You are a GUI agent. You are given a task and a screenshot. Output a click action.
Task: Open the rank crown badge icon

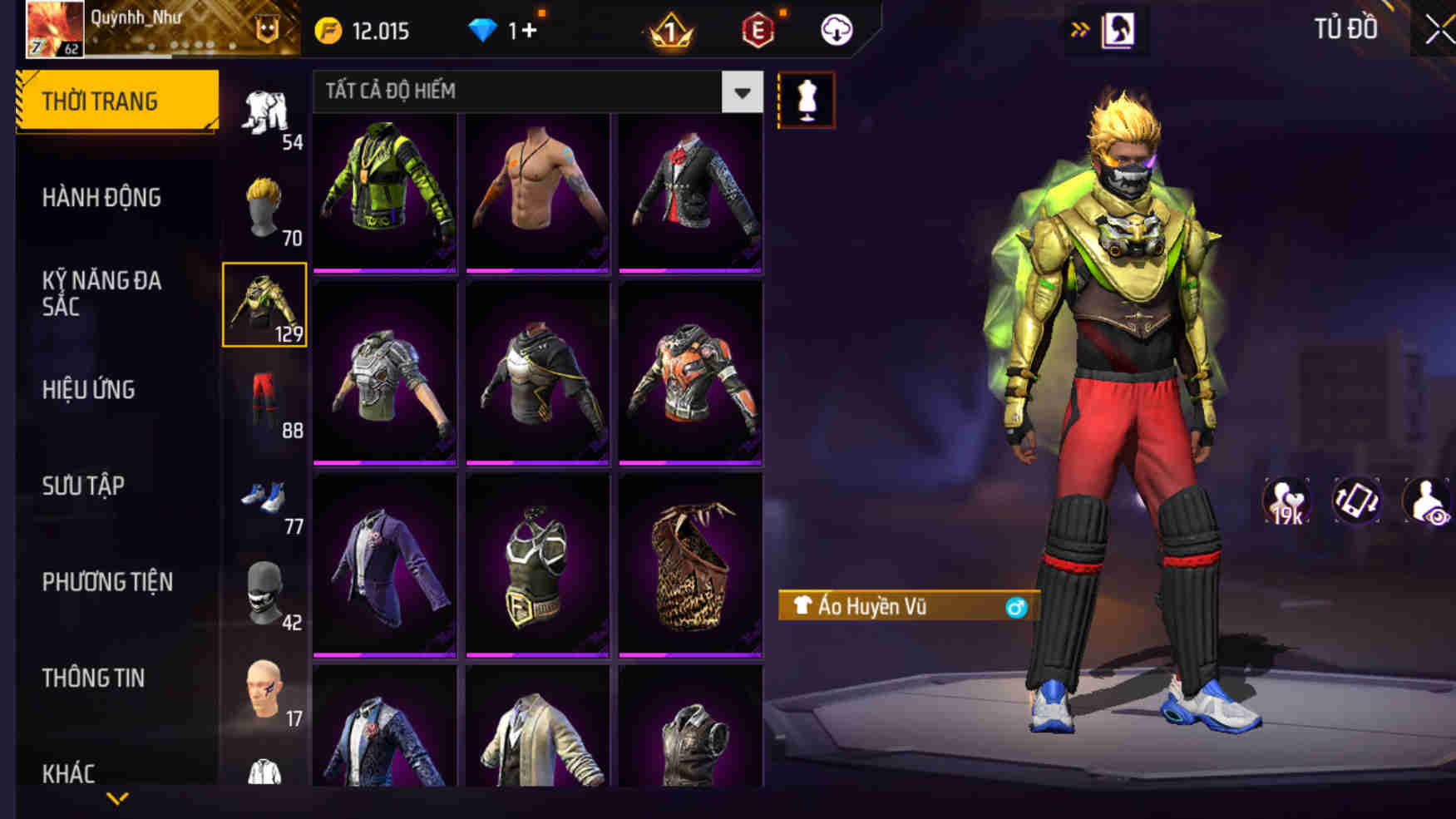pyautogui.click(x=670, y=28)
